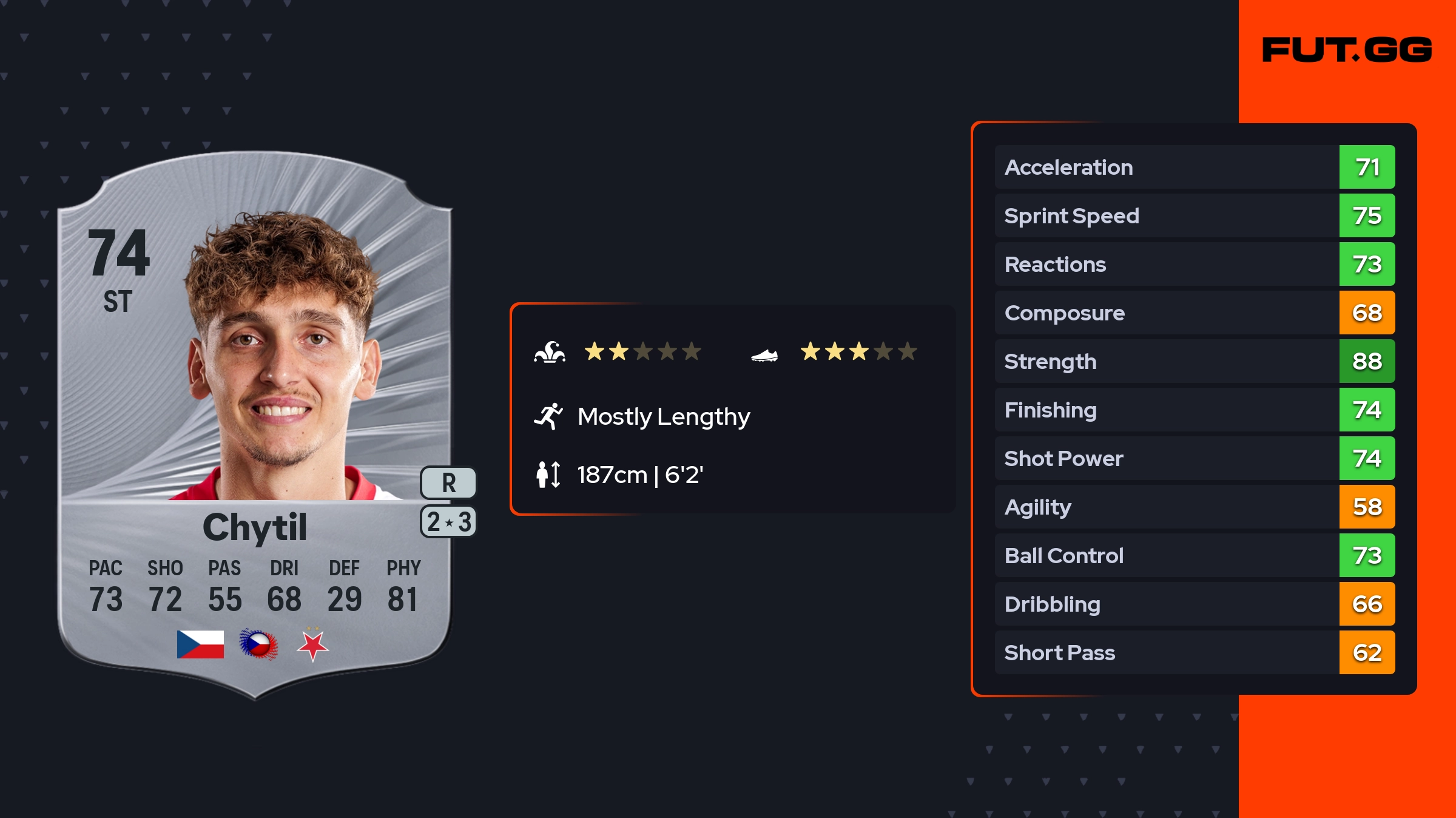1456x818 pixels.
Task: Click the red star club badge
Action: [x=313, y=645]
